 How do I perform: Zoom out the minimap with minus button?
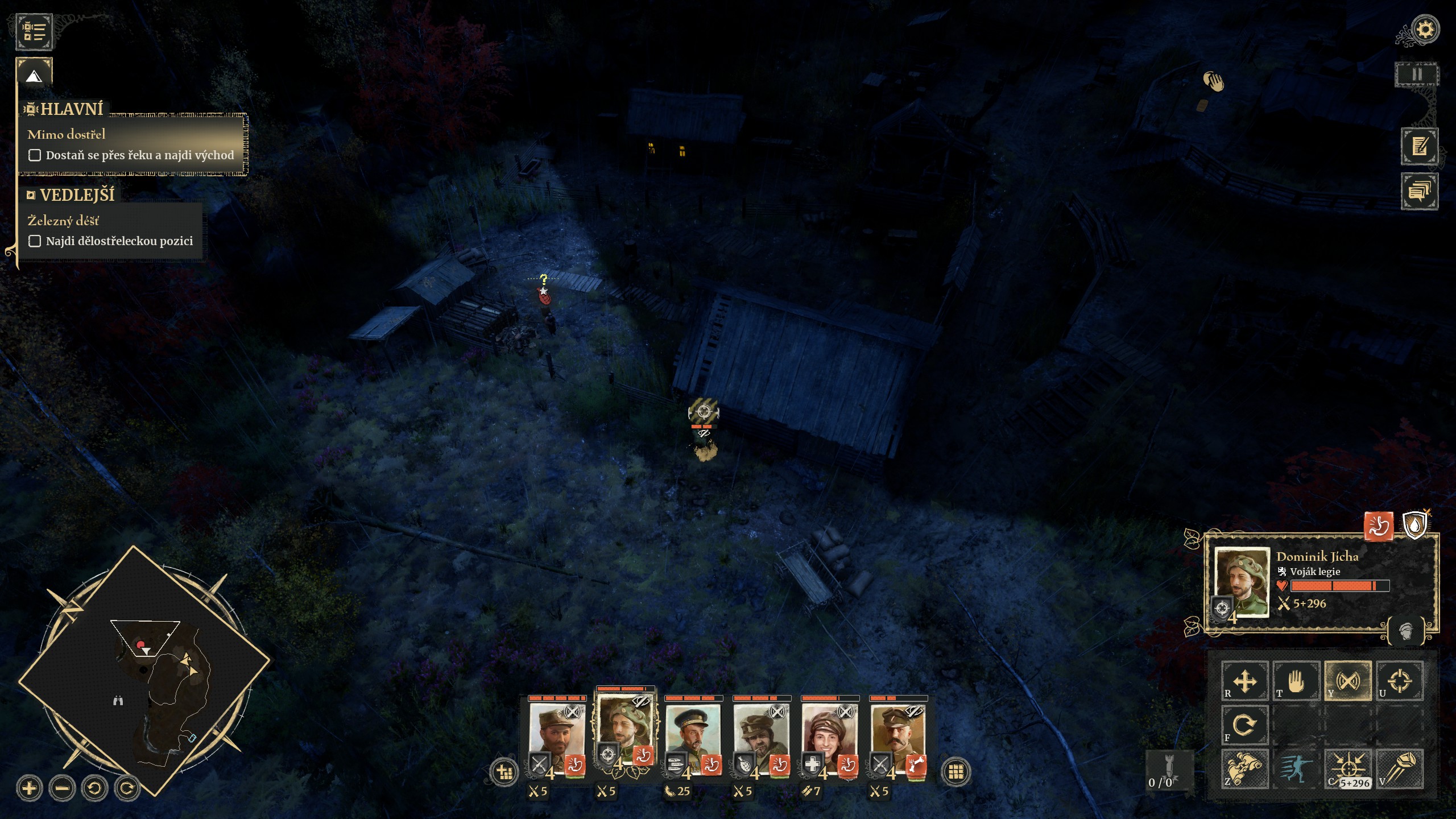coord(62,788)
